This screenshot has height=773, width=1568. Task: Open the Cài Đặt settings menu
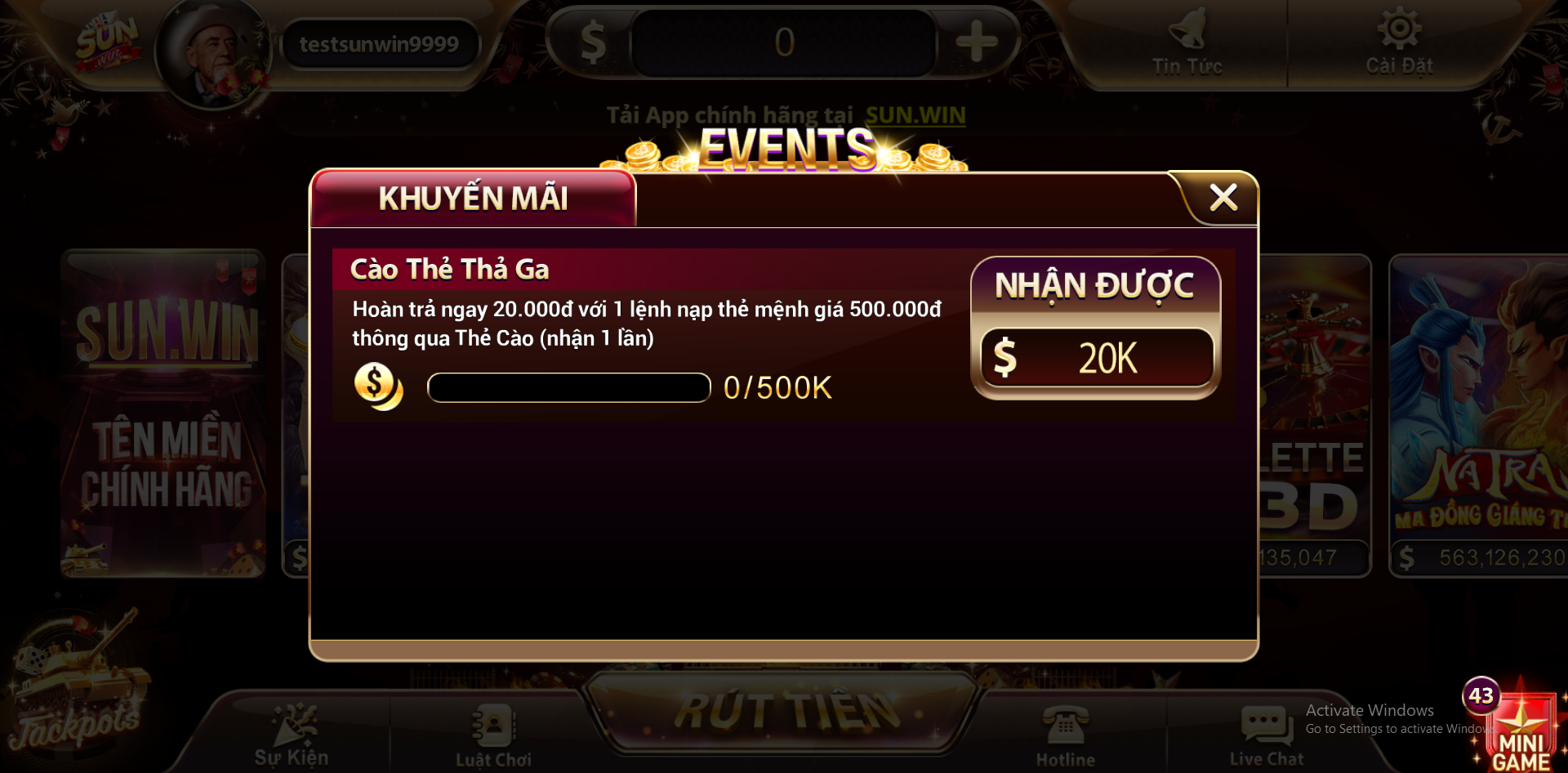[1399, 45]
